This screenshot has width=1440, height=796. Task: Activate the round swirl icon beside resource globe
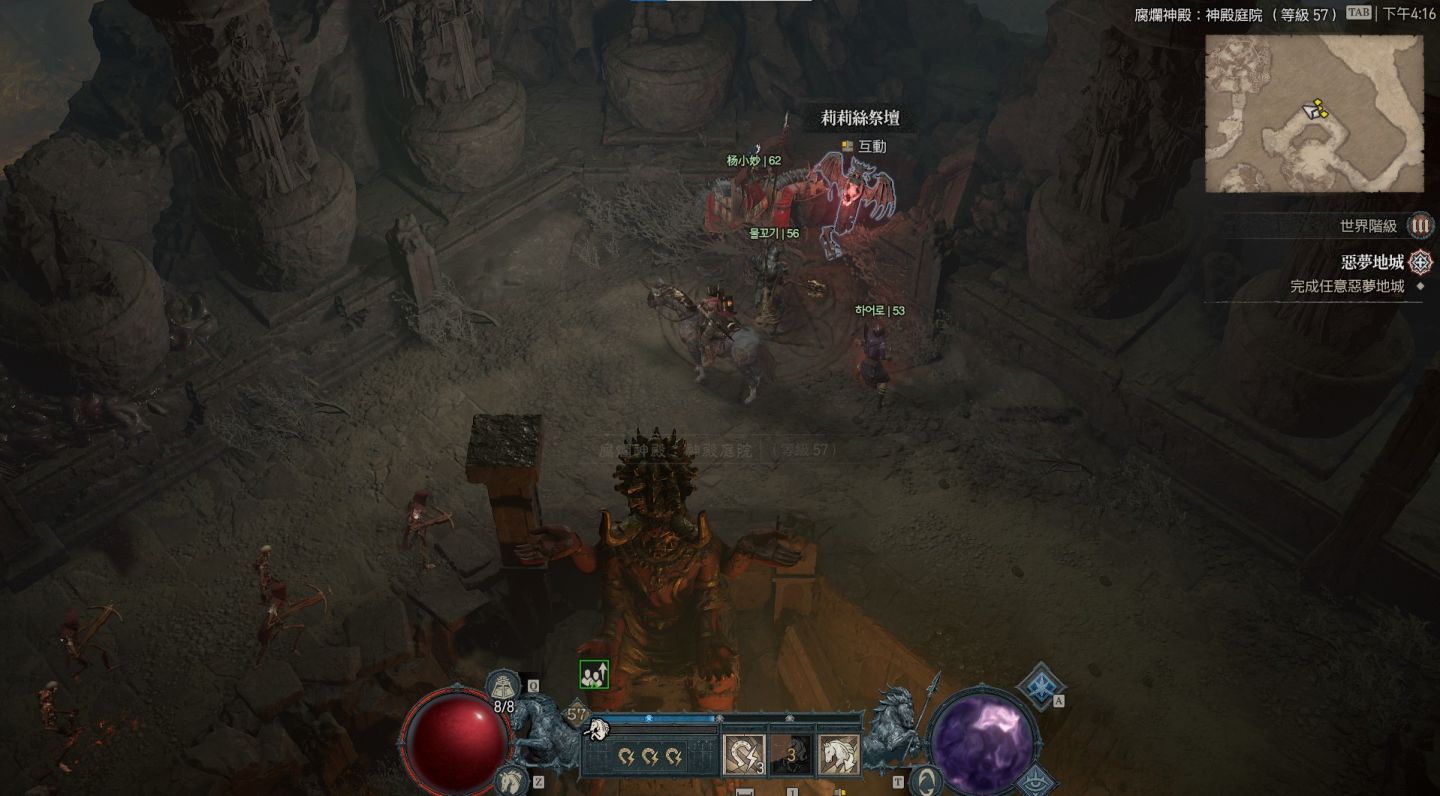[926, 780]
